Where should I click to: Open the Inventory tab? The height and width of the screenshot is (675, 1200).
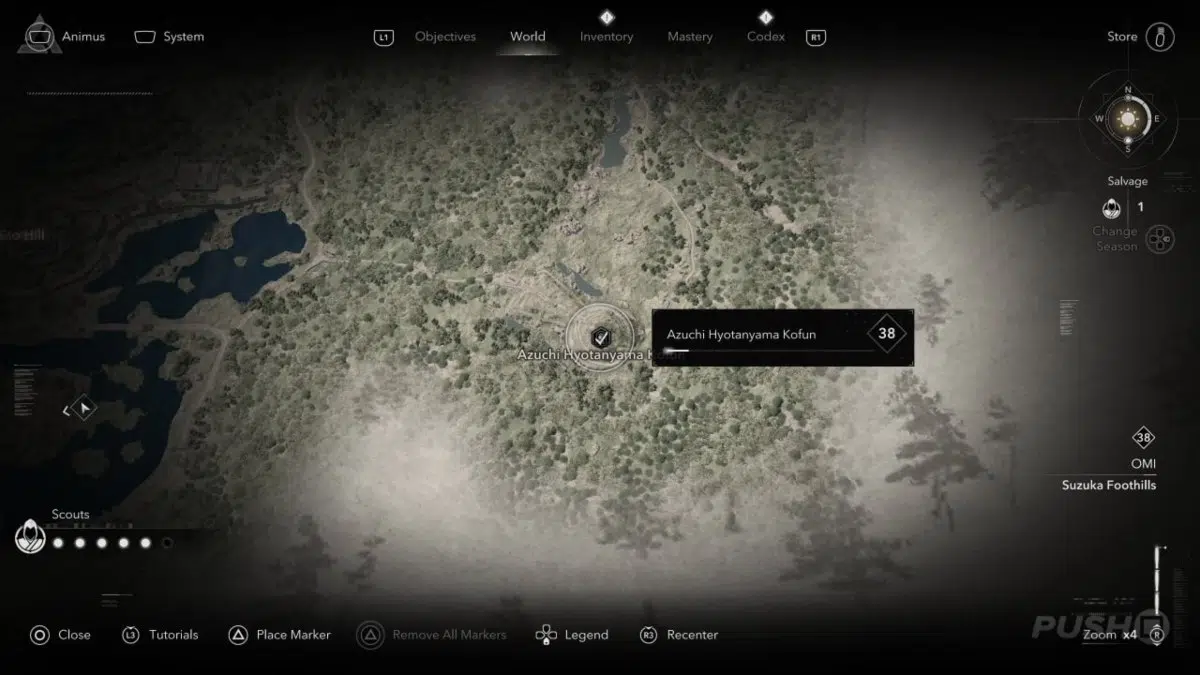[606, 37]
